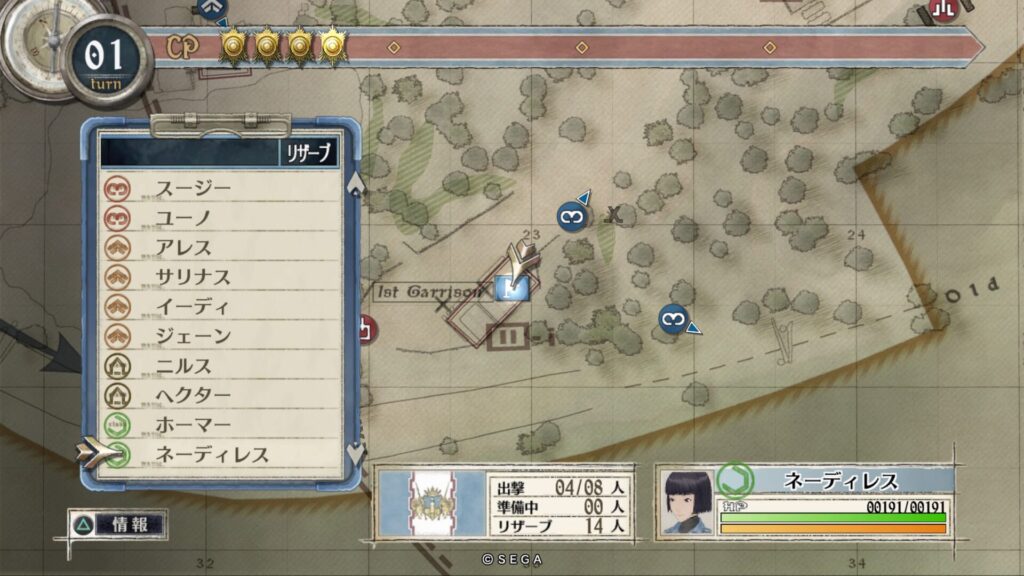Choose the highlighted ネーディレス list entry
1024x576 pixels.
coord(212,455)
